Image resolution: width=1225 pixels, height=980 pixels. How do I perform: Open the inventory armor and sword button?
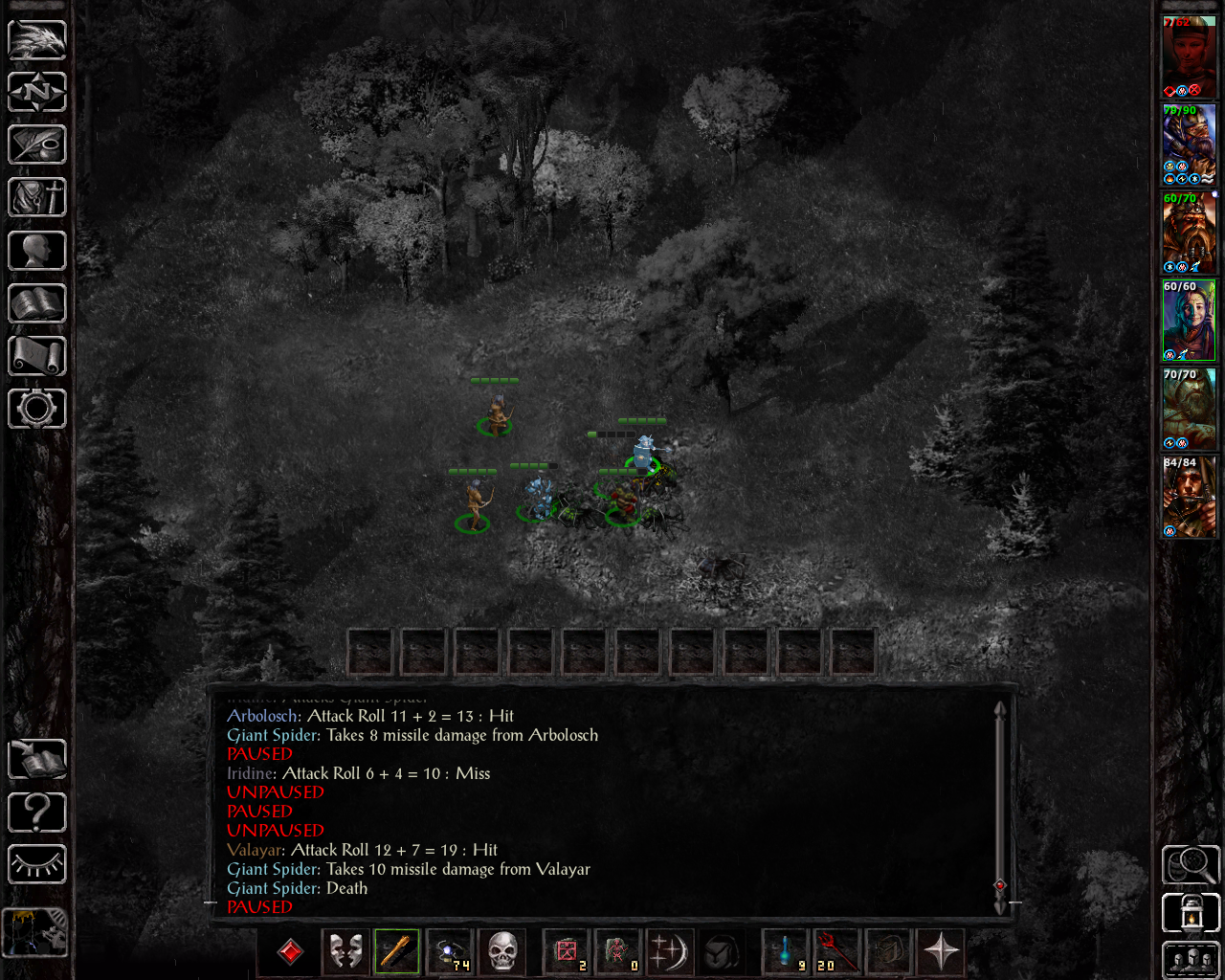(37, 197)
